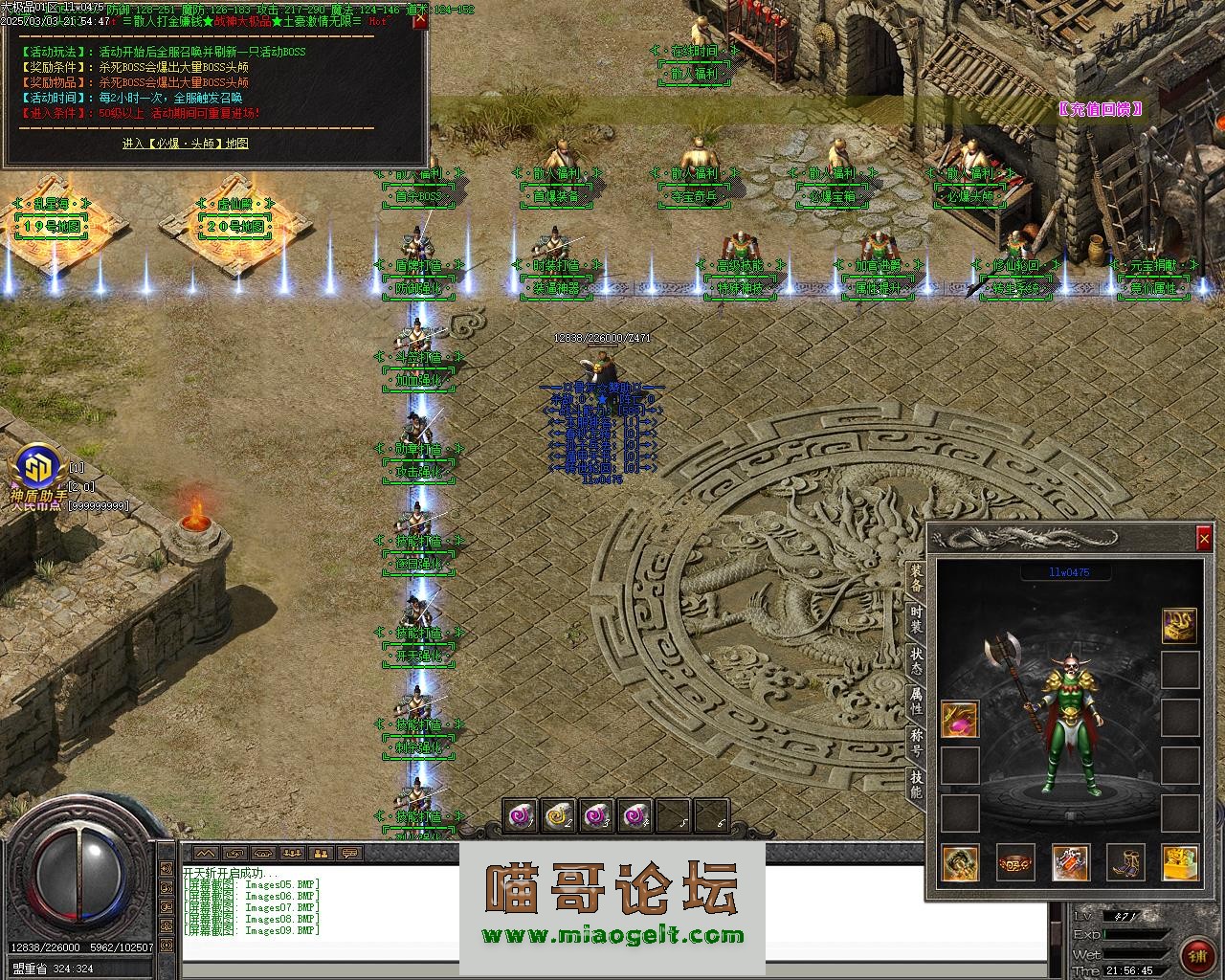Open the 神盾助手 assistant icon
Image resolution: width=1225 pixels, height=980 pixels.
tap(38, 470)
